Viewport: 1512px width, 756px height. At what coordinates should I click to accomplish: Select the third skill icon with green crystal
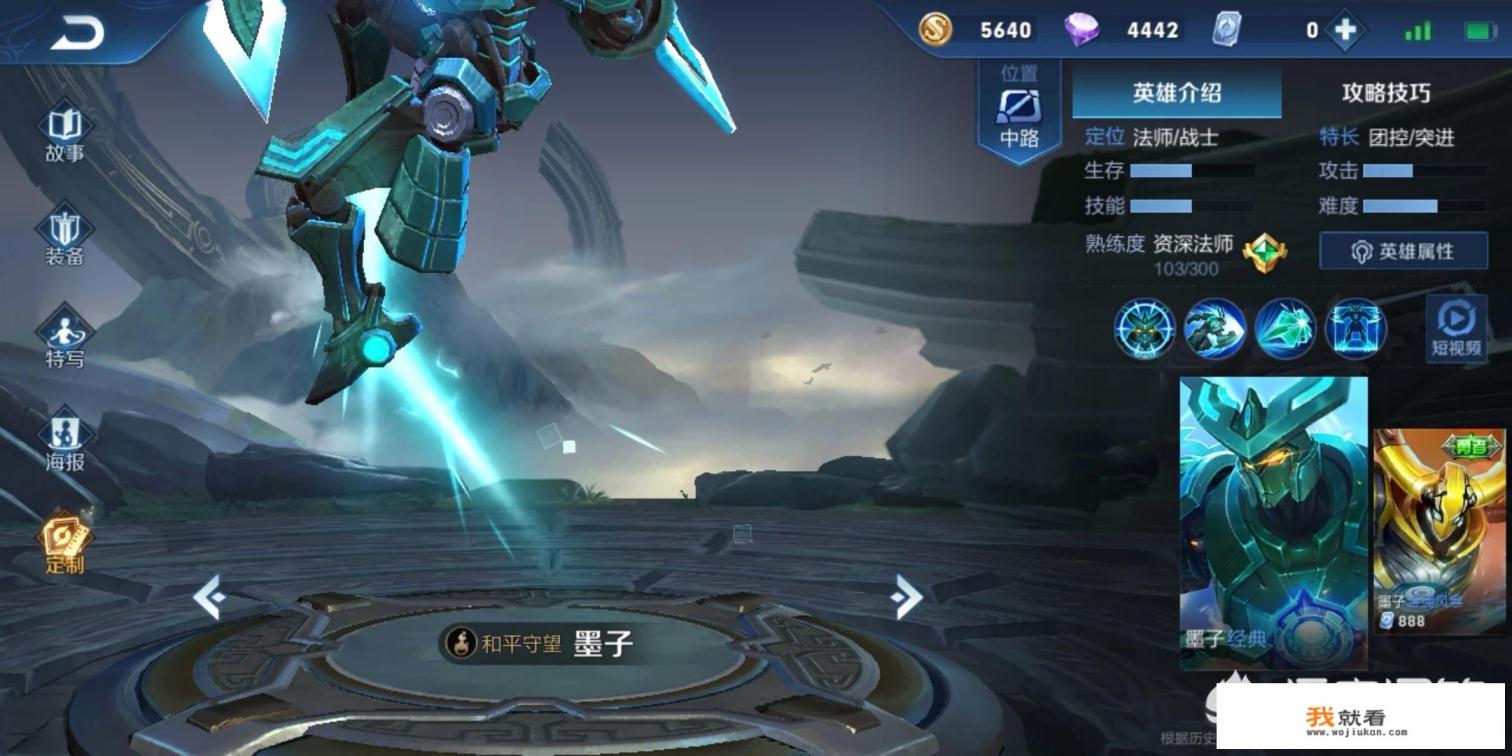(1285, 329)
